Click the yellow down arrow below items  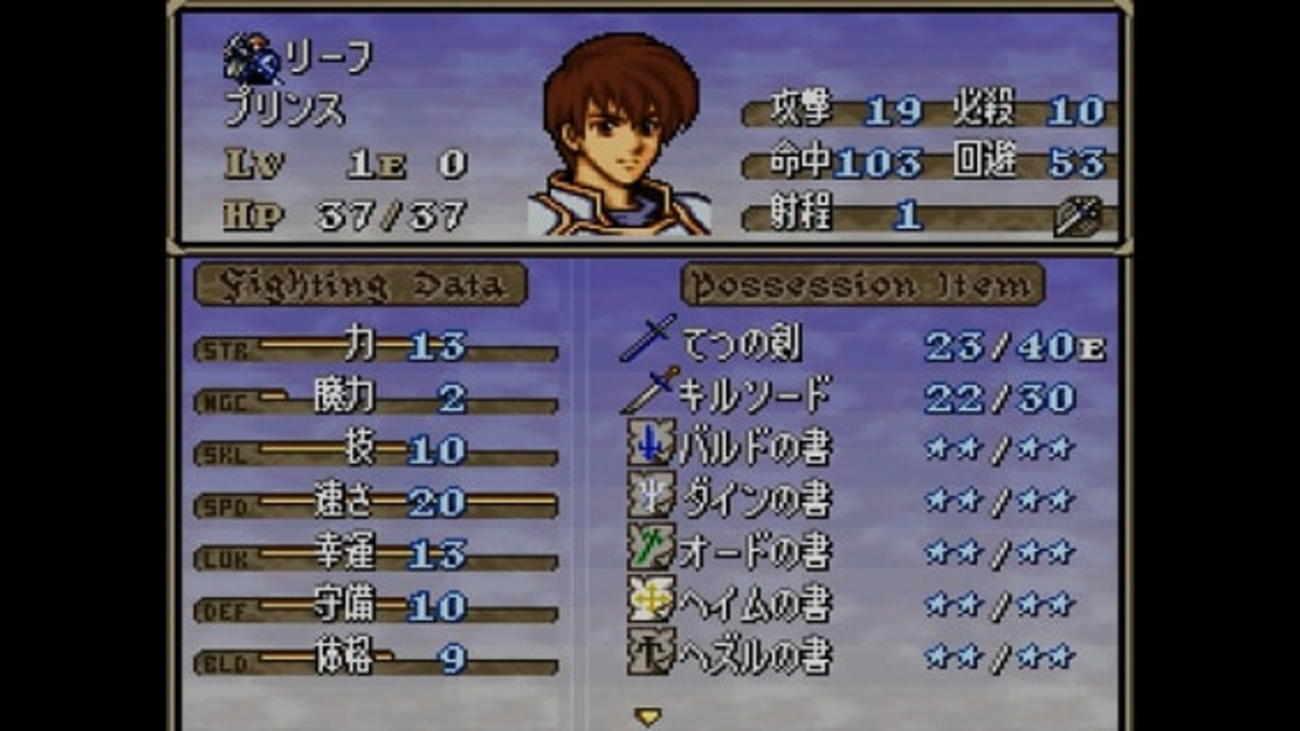[x=648, y=716]
